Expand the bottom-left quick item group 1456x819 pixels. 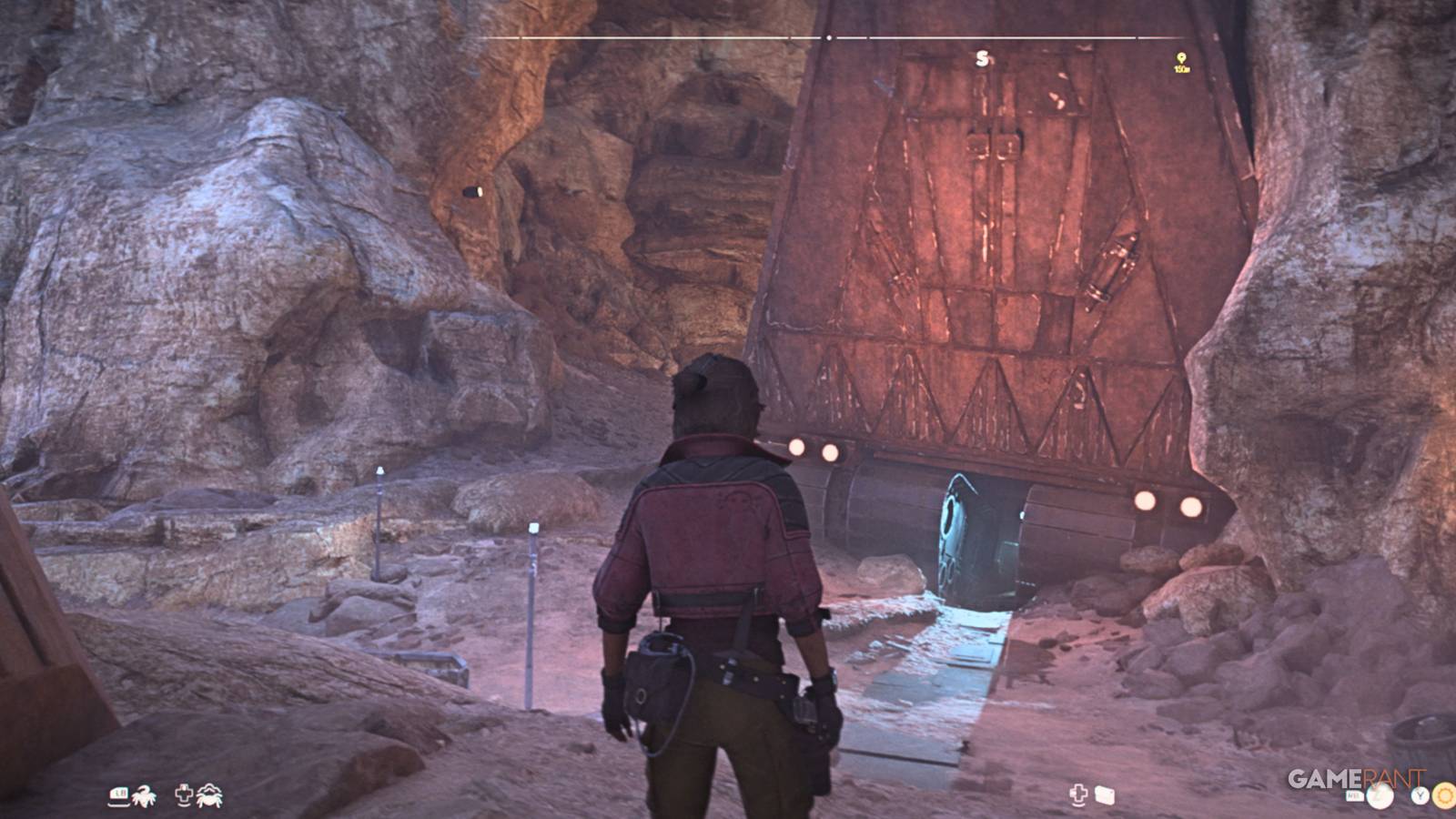tap(162, 794)
